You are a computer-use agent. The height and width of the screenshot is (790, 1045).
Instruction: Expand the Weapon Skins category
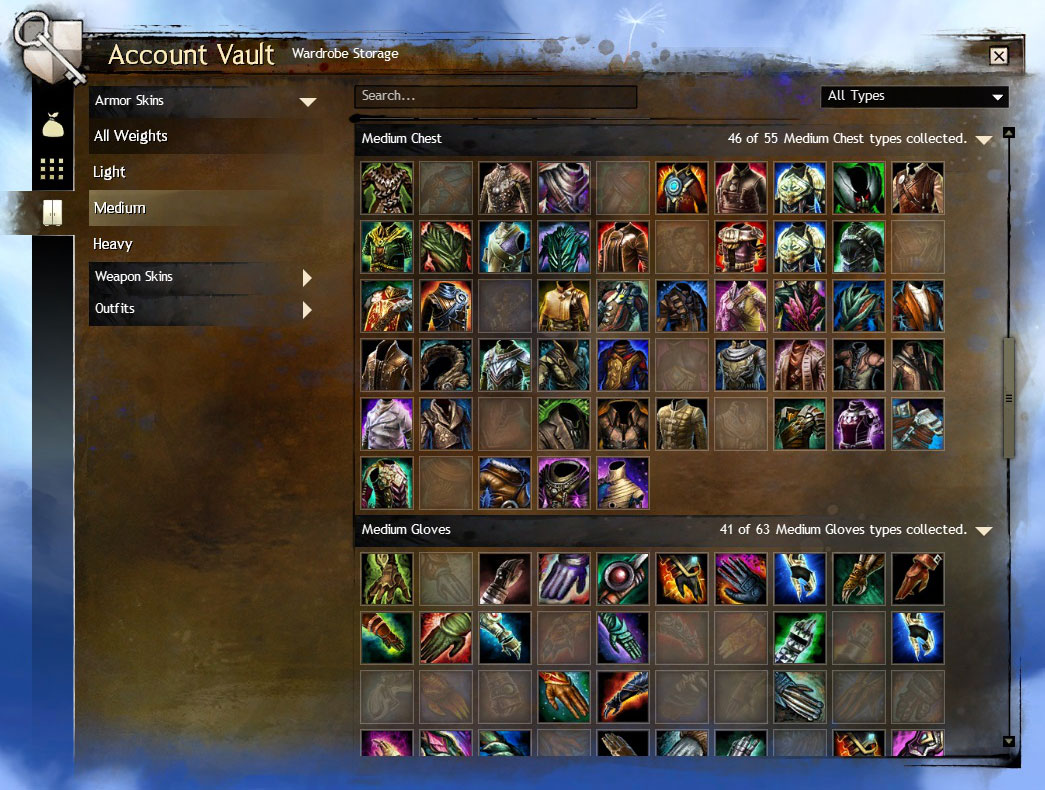[204, 277]
